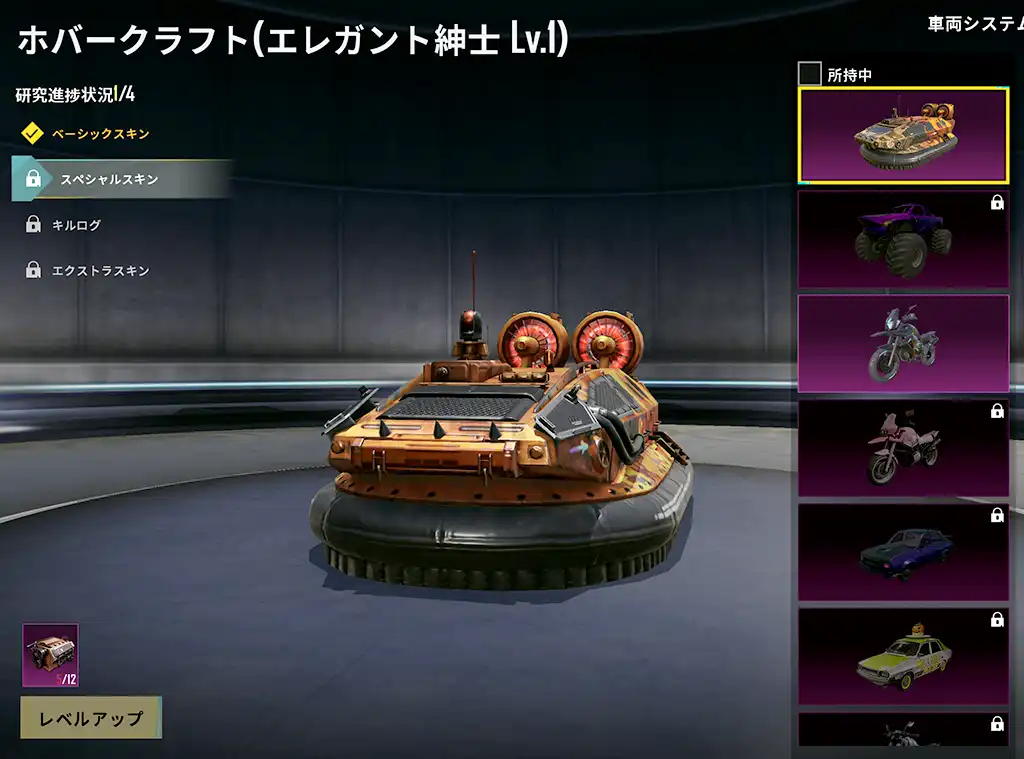This screenshot has width=1024, height=759.
Task: Choose the yellow pumpkin car thumbnail
Action: (903, 656)
